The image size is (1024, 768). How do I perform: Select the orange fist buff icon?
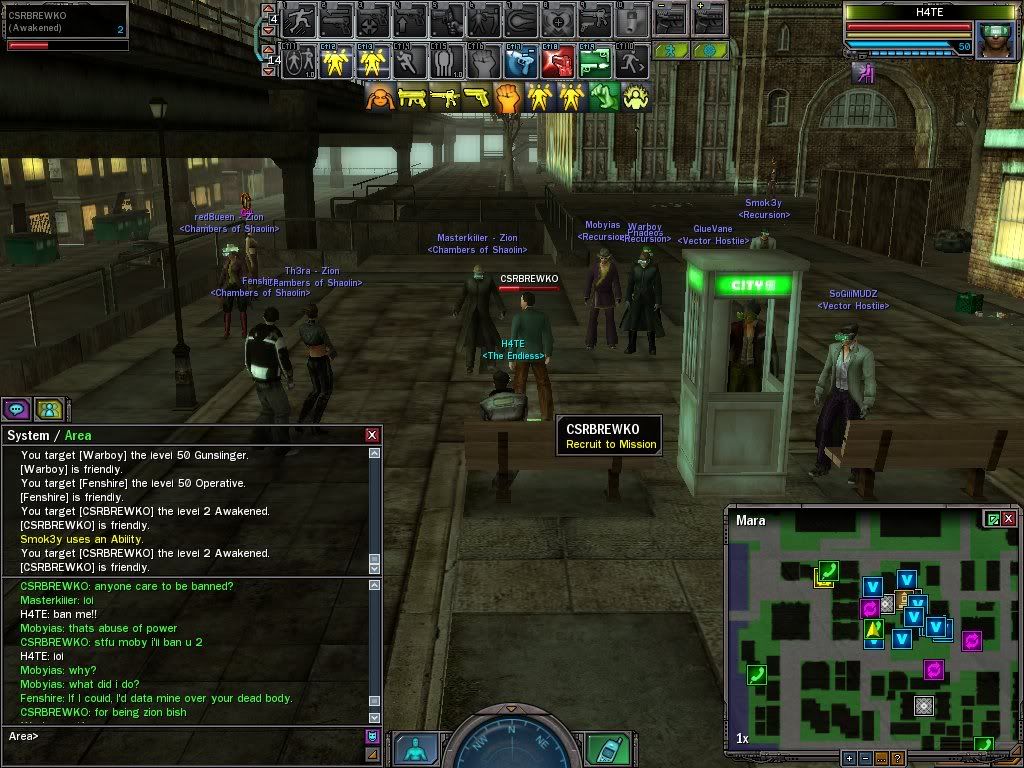click(509, 97)
